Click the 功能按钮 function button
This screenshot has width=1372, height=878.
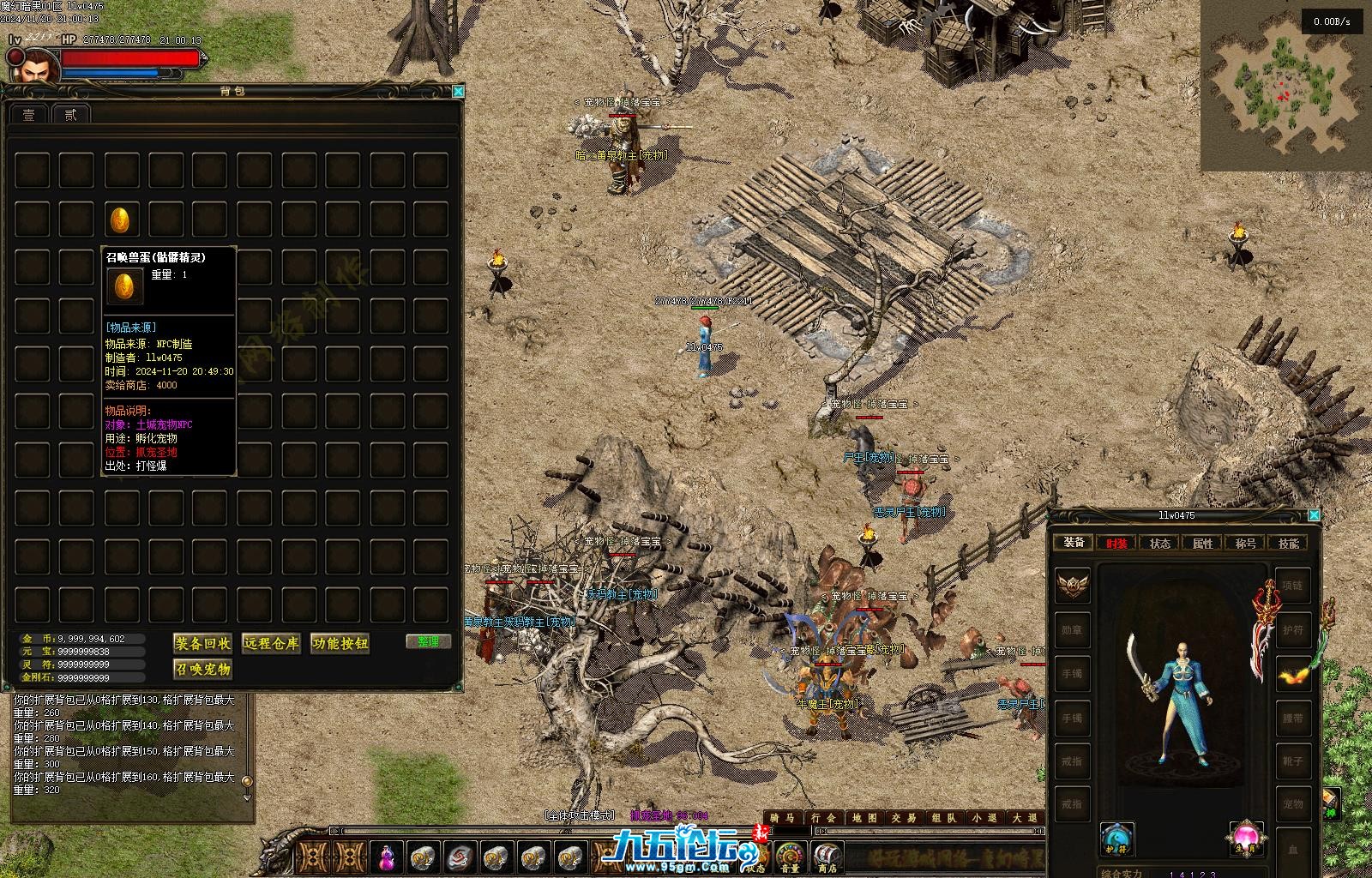[340, 643]
